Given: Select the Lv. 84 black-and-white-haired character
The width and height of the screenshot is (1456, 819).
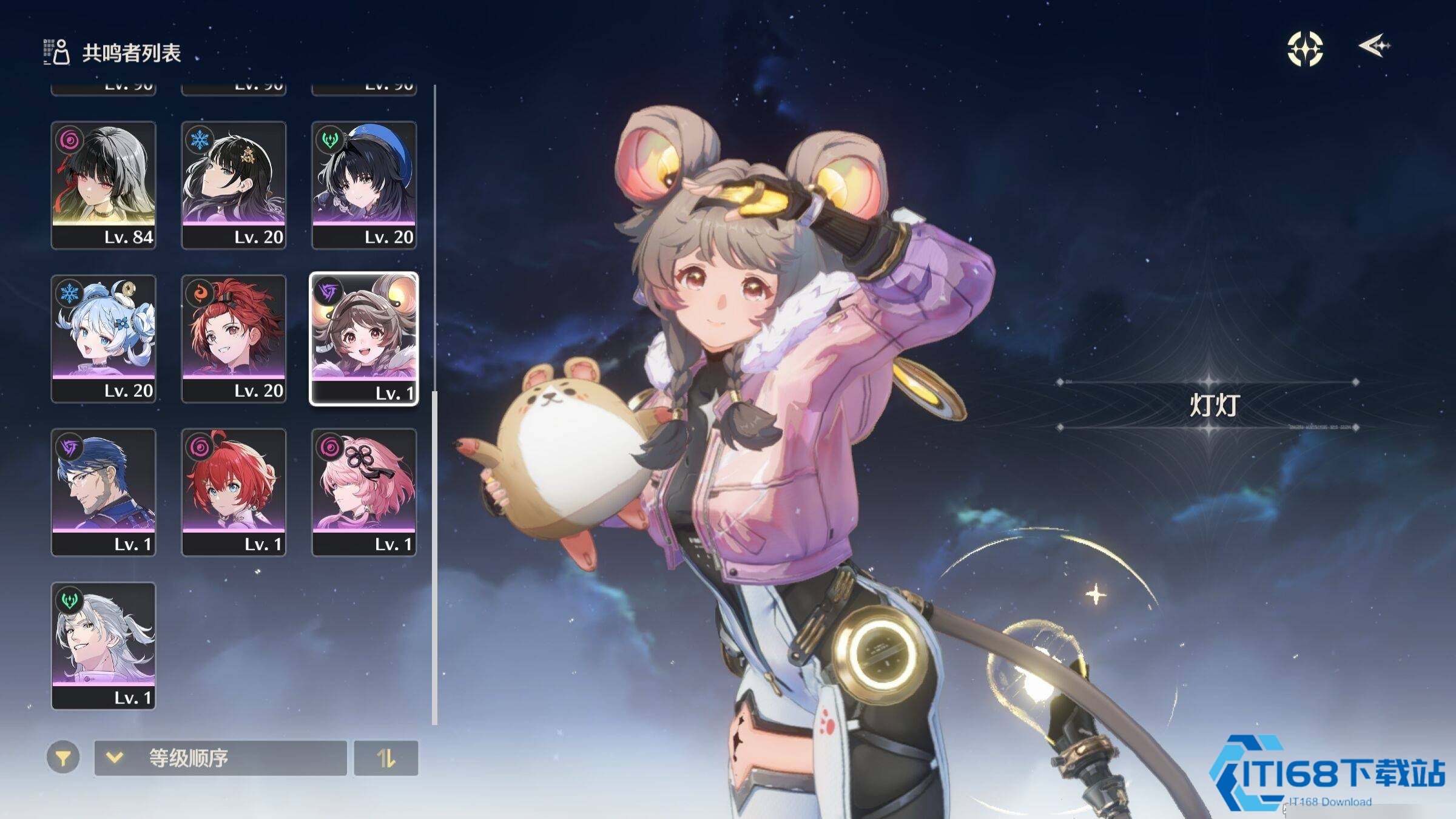Looking at the screenshot, I should [103, 184].
